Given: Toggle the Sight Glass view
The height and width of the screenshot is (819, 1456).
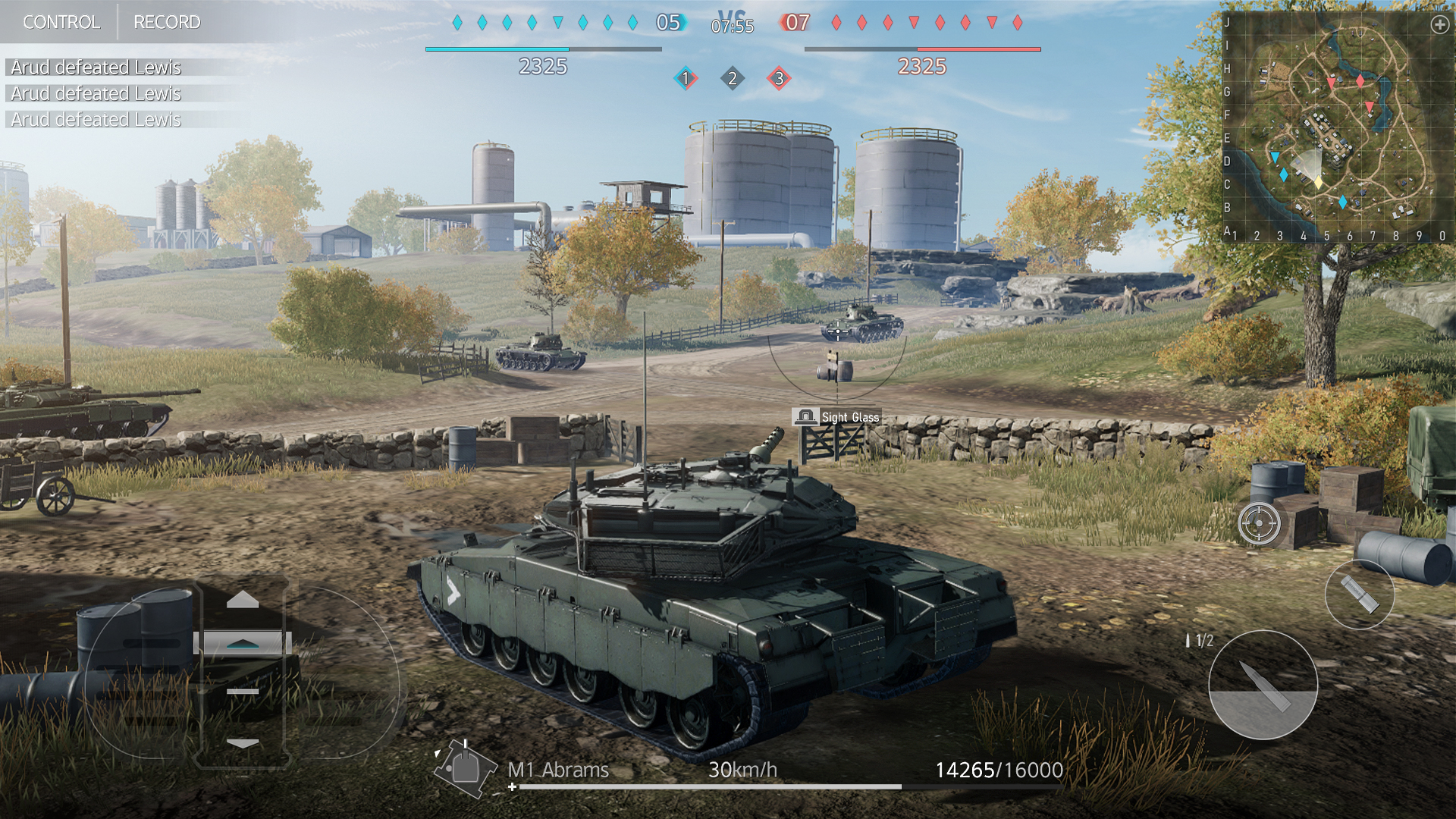Looking at the screenshot, I should (x=836, y=417).
